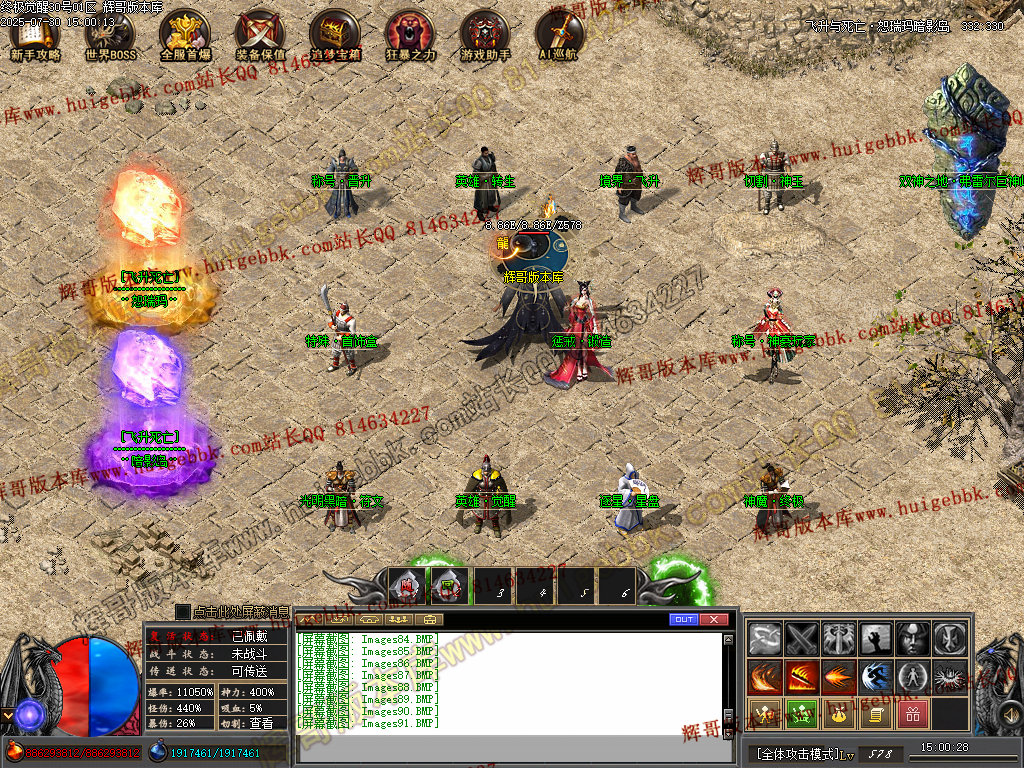Start the AI巡航 auto-cruise

pos(558,35)
